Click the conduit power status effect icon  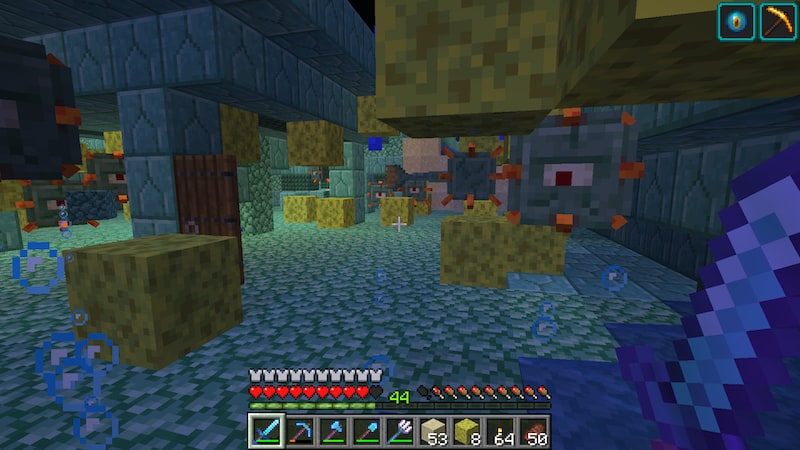pos(734,21)
